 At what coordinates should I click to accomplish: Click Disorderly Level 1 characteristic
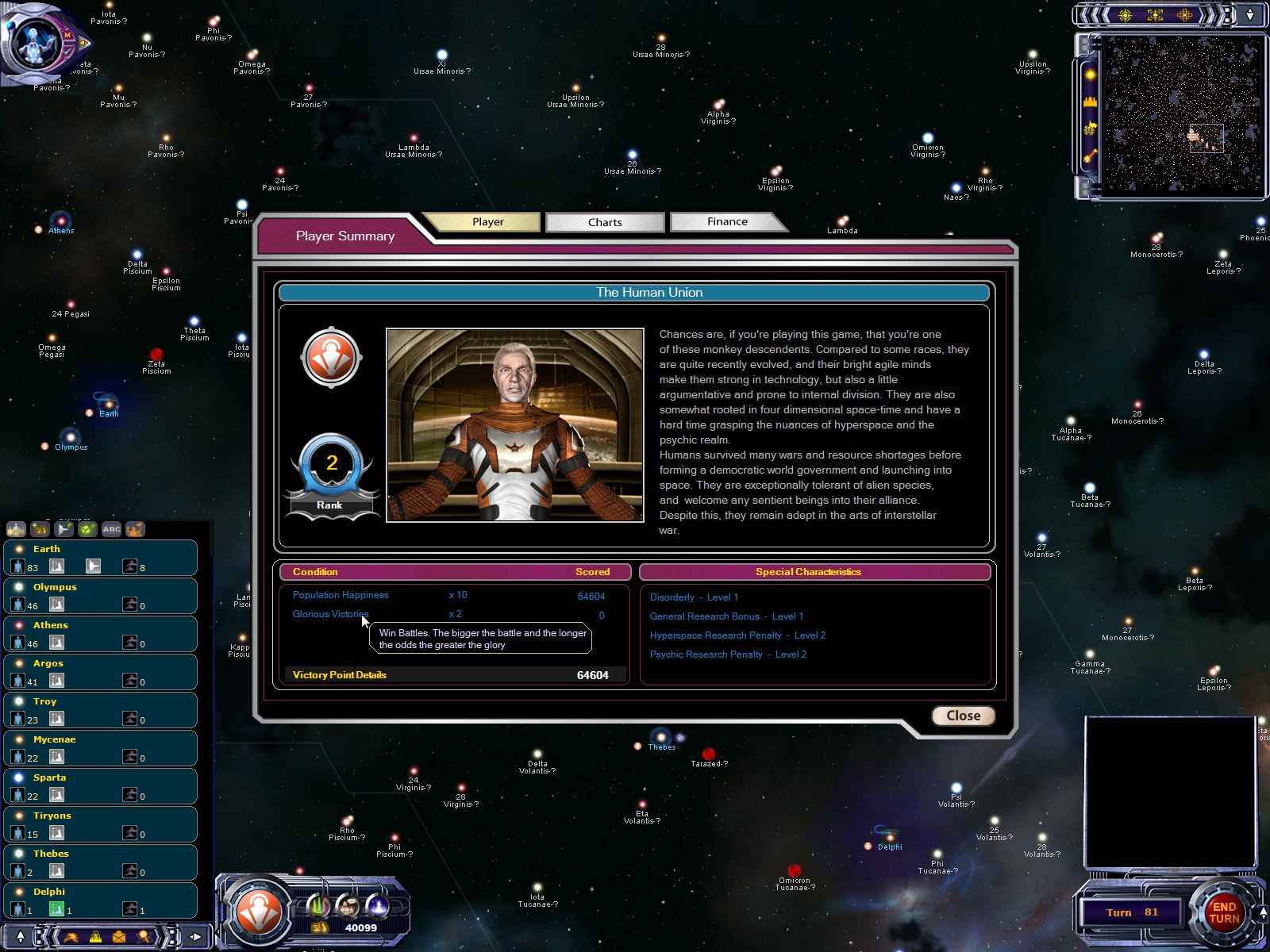694,597
